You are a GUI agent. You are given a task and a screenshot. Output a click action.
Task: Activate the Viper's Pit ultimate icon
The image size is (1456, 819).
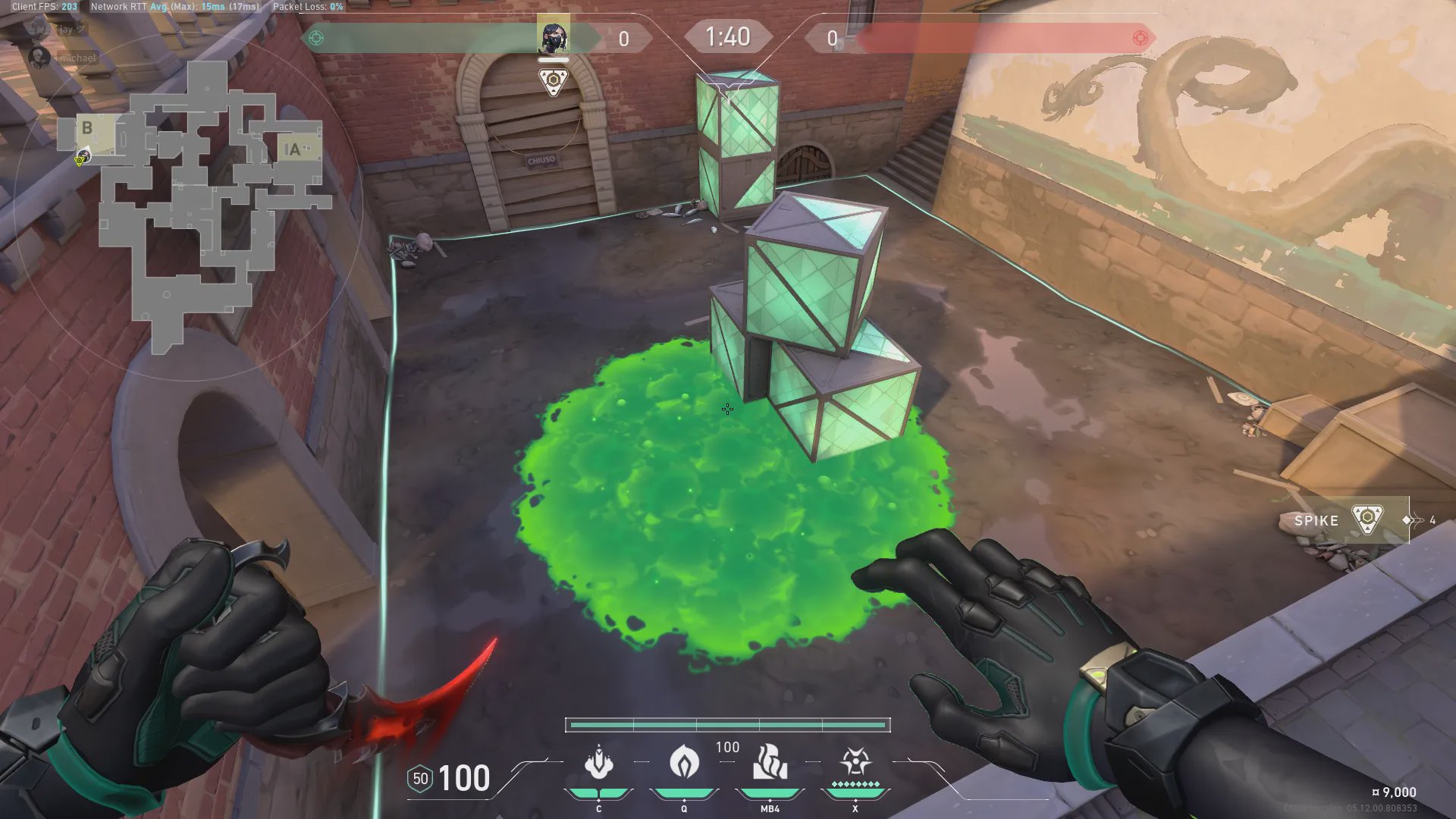point(855,761)
